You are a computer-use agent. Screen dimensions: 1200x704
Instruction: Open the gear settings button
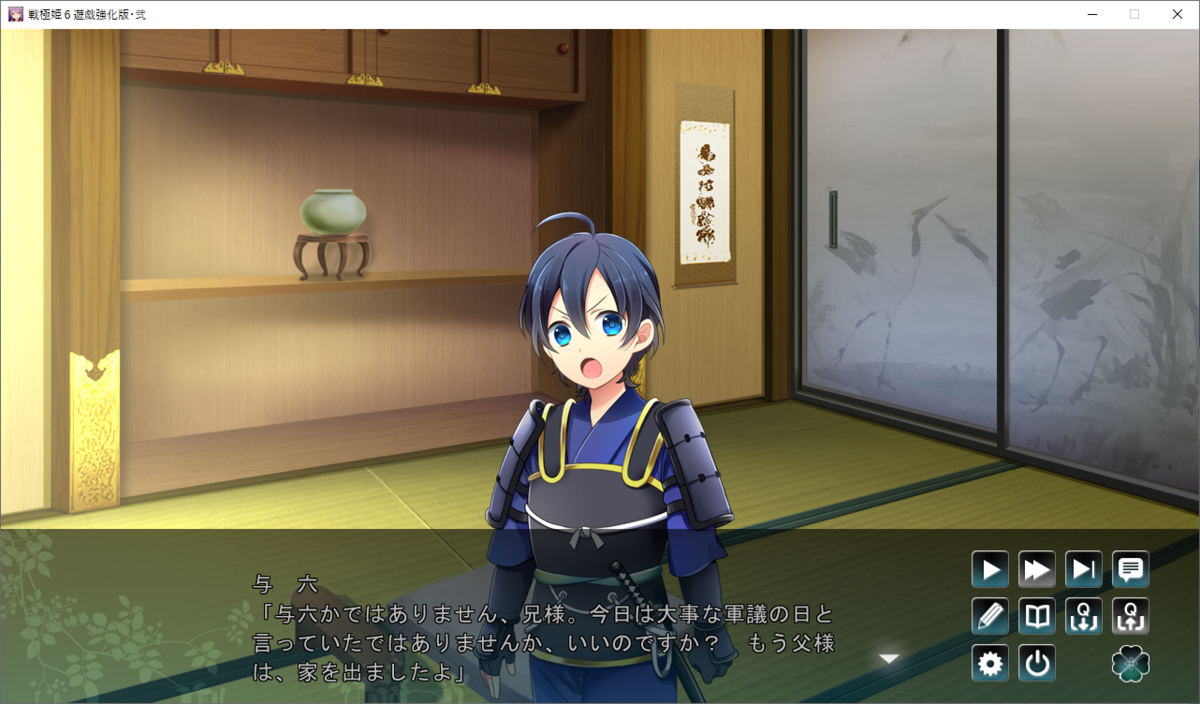[x=990, y=663]
